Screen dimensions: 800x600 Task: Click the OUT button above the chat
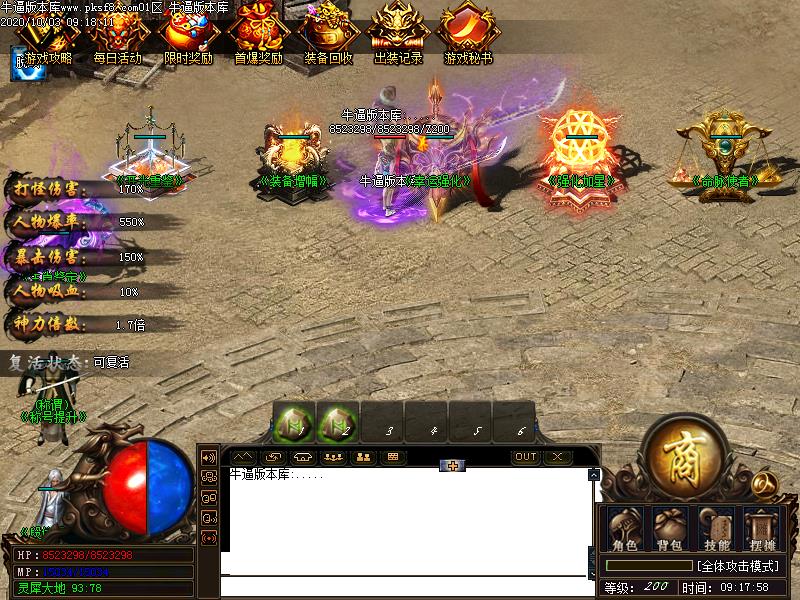coord(525,457)
